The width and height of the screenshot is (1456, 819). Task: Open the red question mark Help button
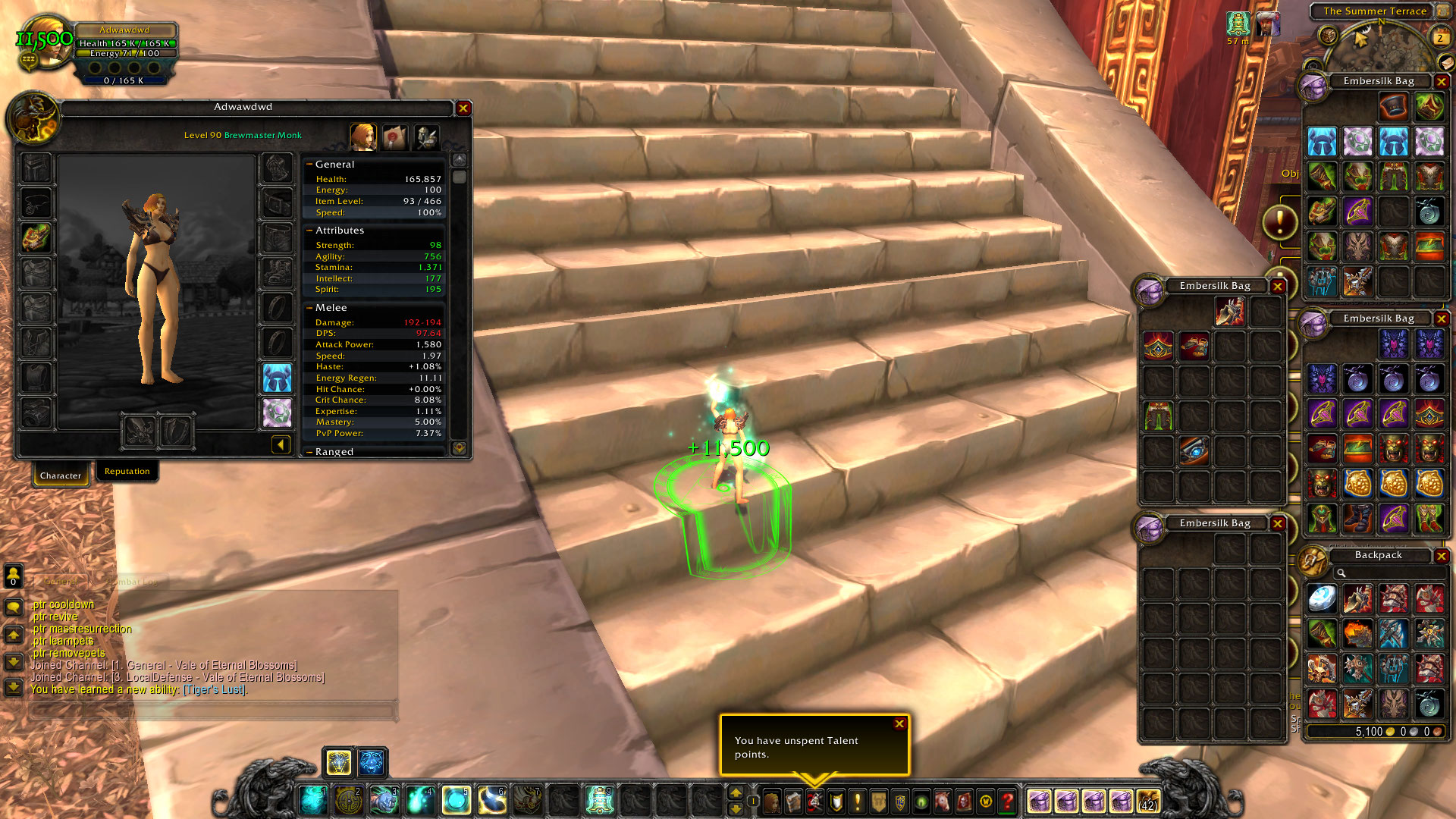click(x=1007, y=801)
